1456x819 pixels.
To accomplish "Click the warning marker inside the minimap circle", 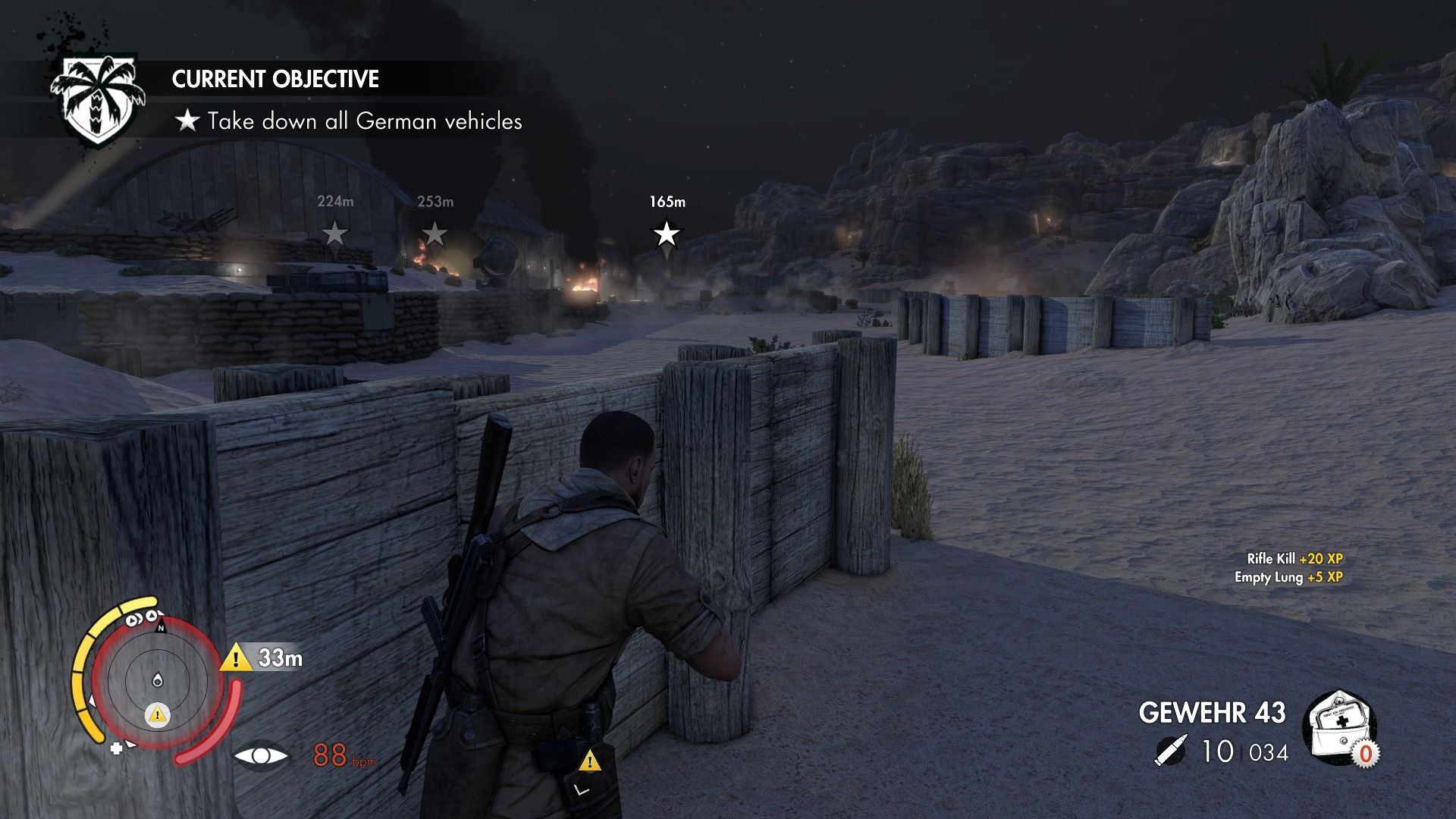I will [x=157, y=714].
